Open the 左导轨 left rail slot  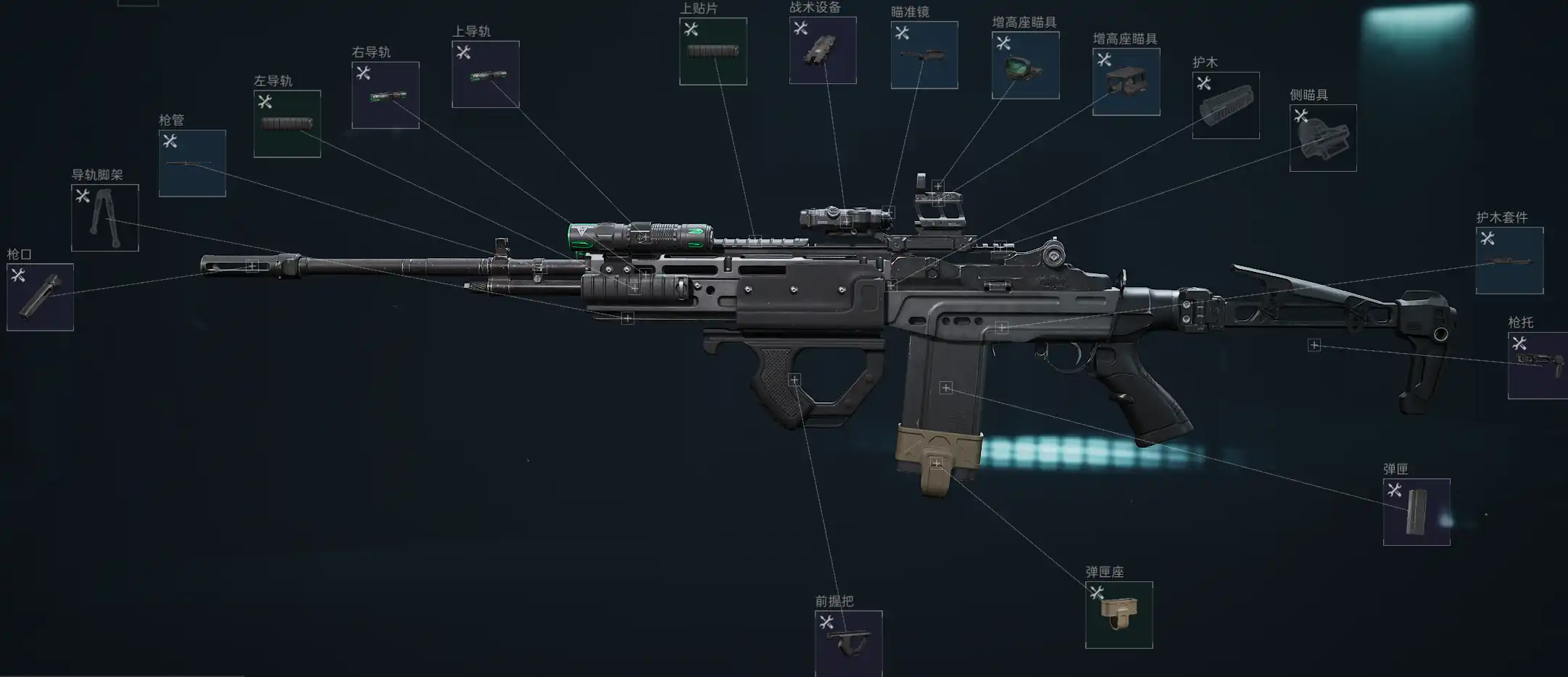pyautogui.click(x=287, y=123)
